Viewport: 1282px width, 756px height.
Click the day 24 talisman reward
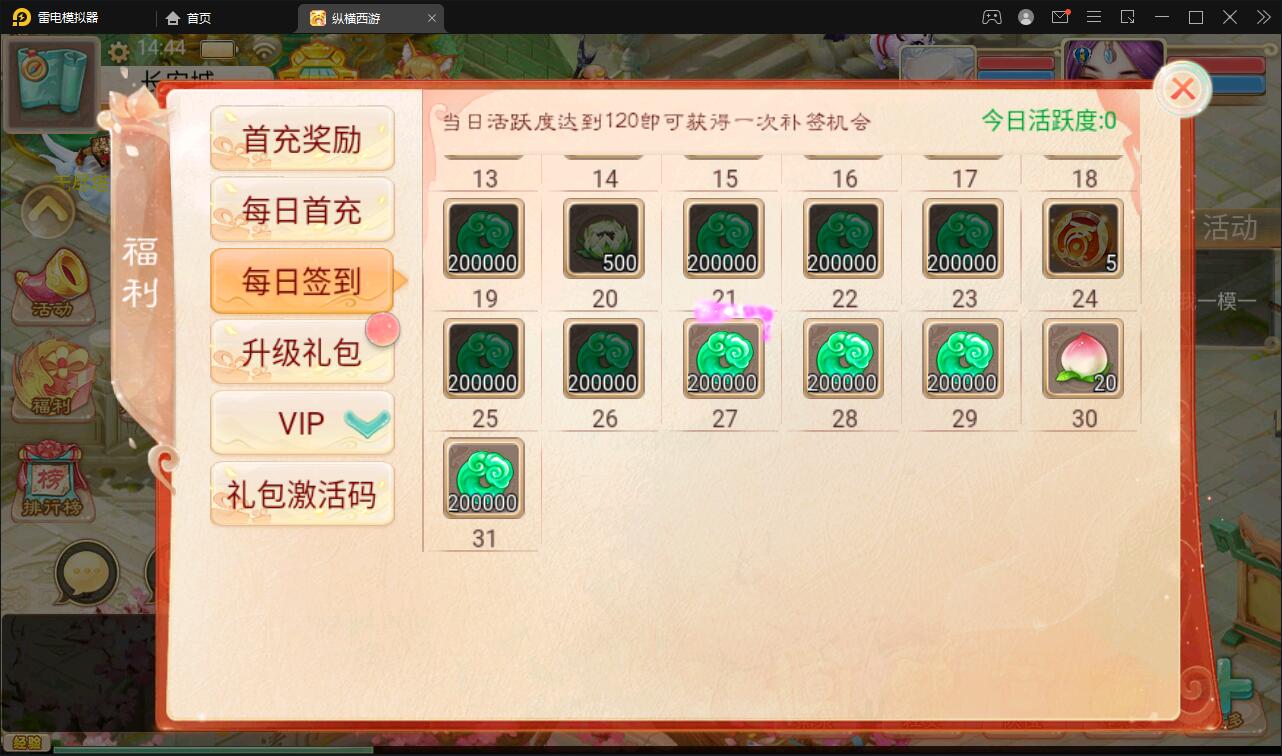1082,238
